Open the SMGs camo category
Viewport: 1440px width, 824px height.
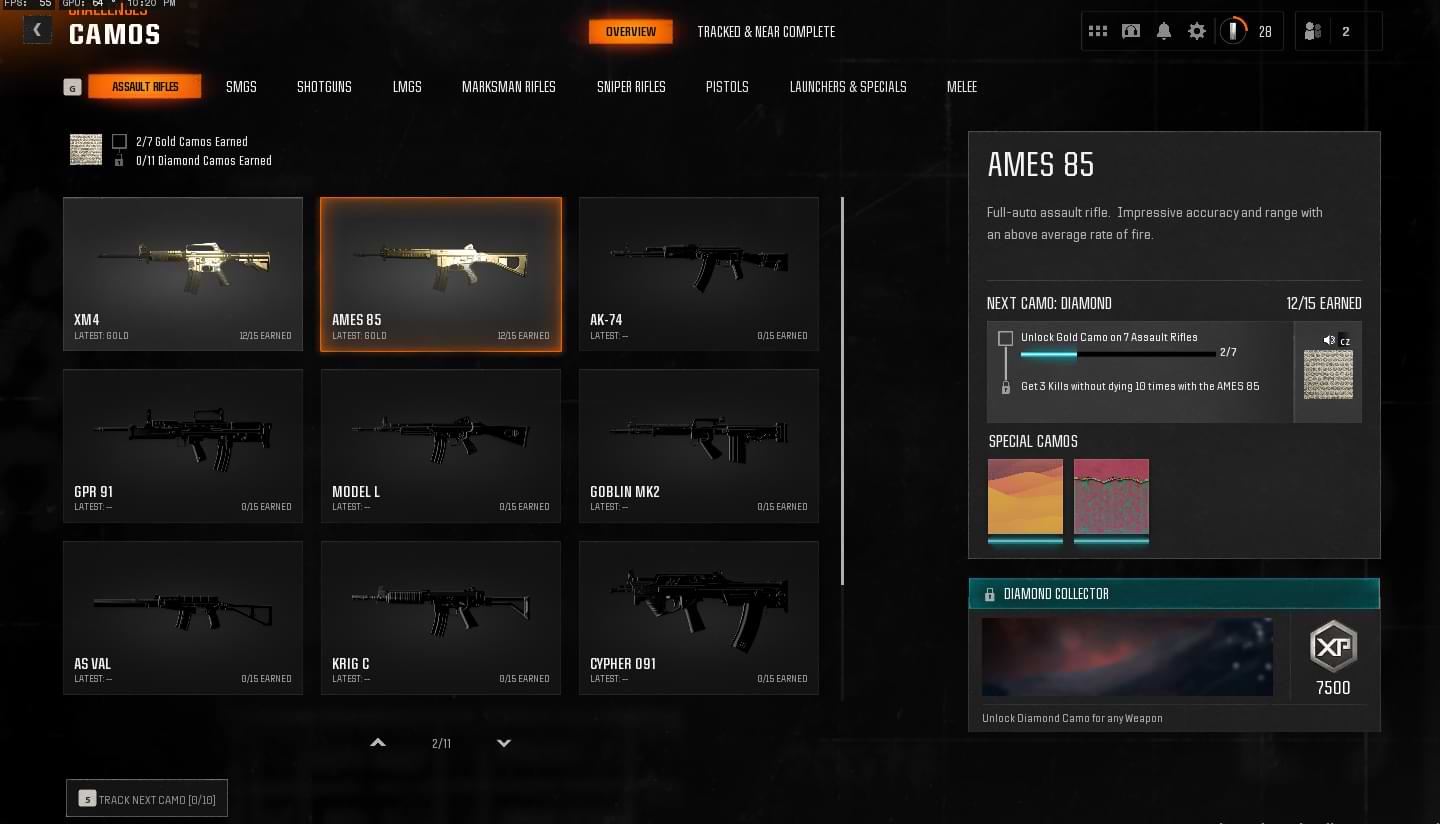[241, 87]
